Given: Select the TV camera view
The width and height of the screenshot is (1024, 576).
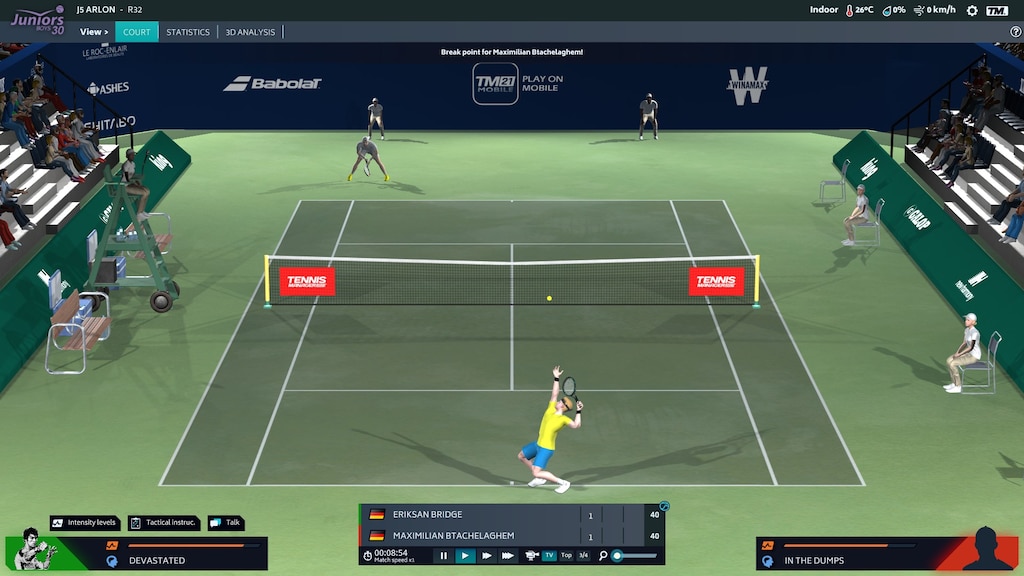Looking at the screenshot, I should tap(549, 555).
